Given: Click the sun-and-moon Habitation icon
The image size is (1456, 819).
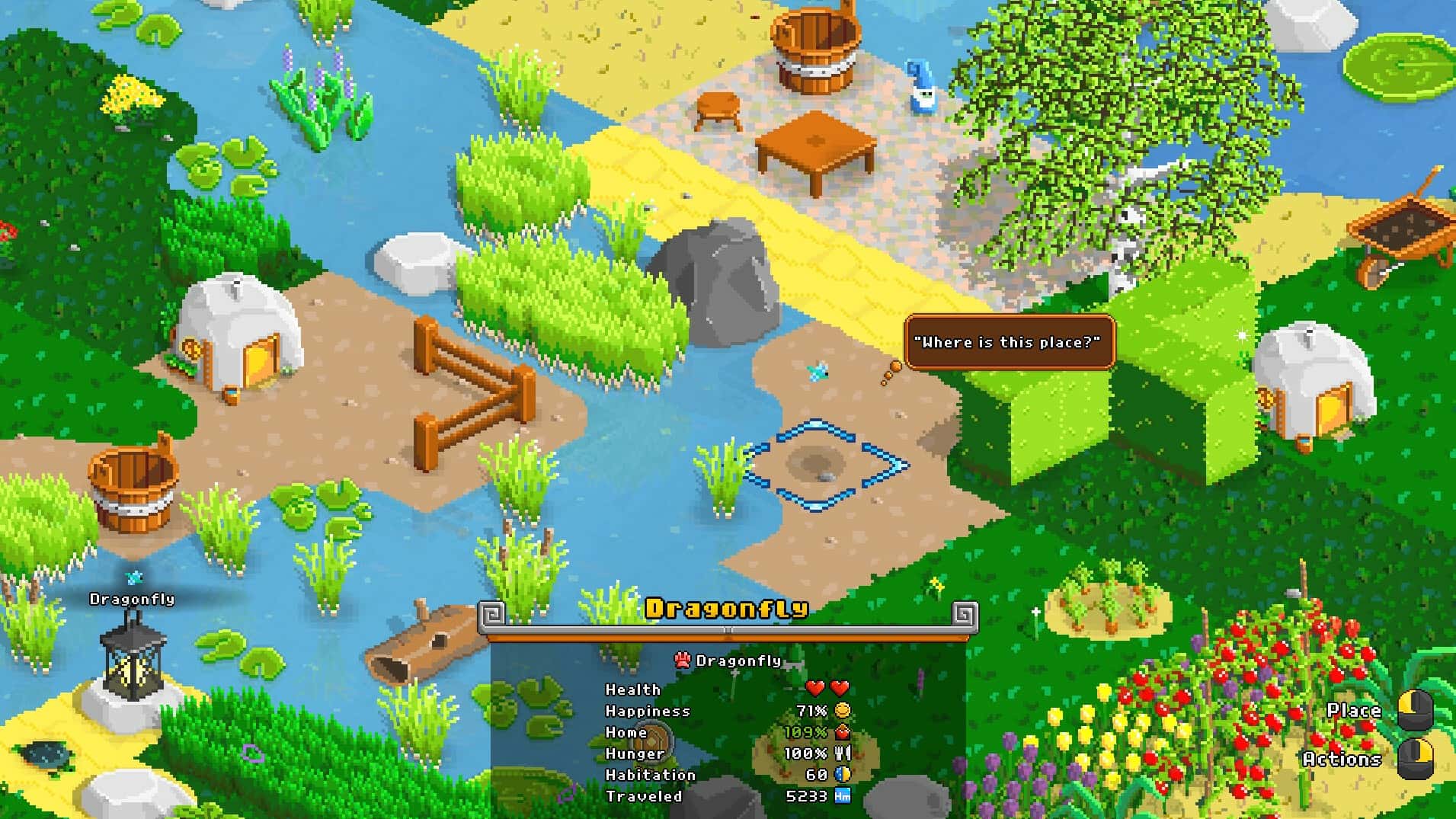Looking at the screenshot, I should click(x=841, y=774).
